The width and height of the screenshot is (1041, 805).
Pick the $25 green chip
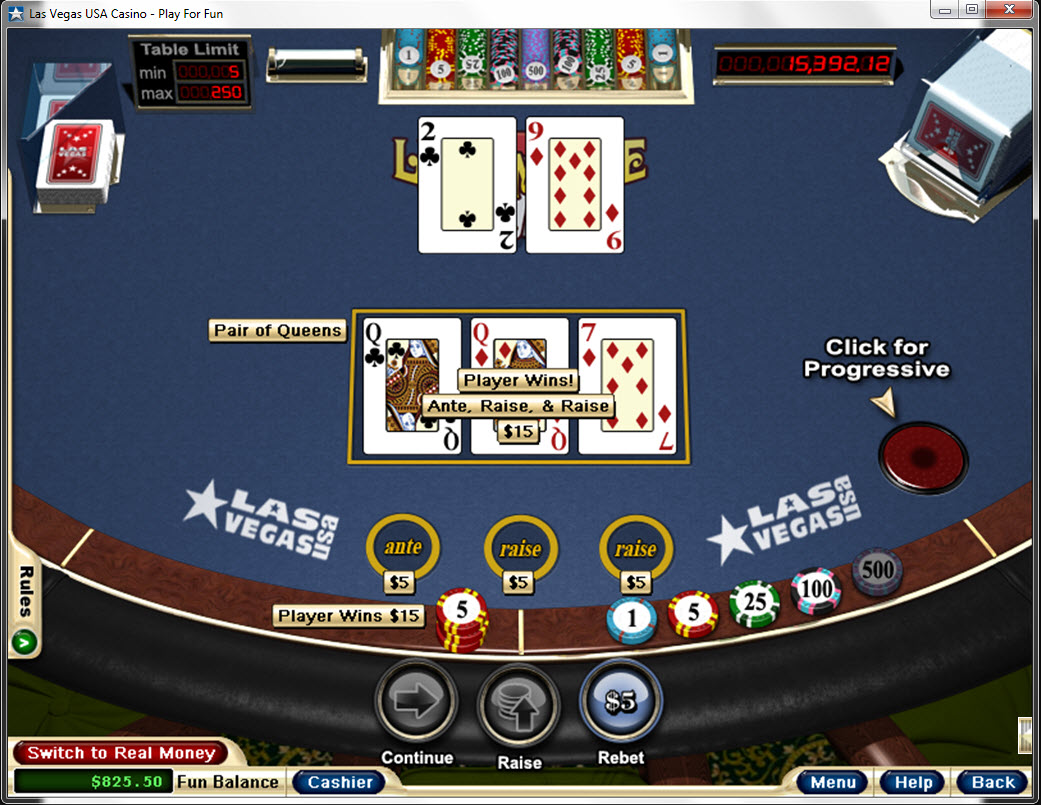point(754,604)
